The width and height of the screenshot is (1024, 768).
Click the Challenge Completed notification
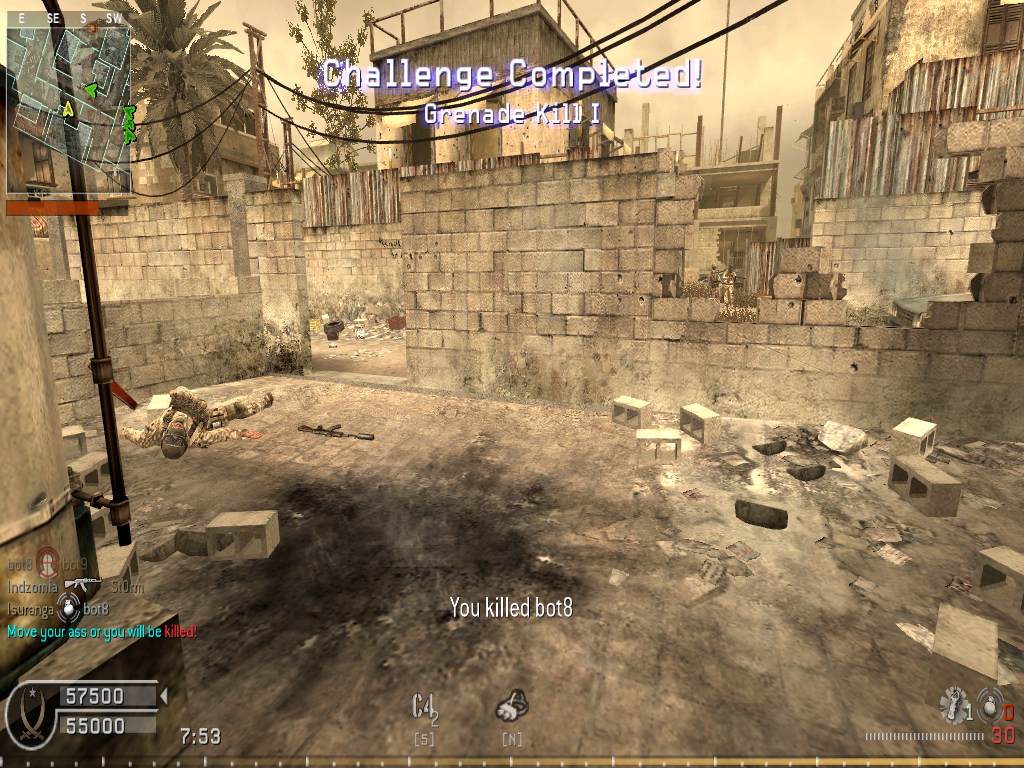tap(511, 74)
